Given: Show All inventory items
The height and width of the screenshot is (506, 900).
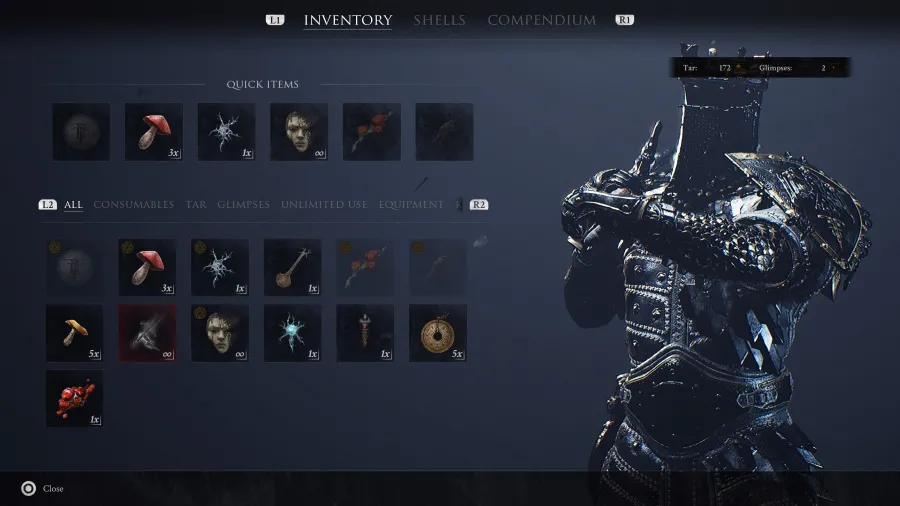Looking at the screenshot, I should click(73, 205).
